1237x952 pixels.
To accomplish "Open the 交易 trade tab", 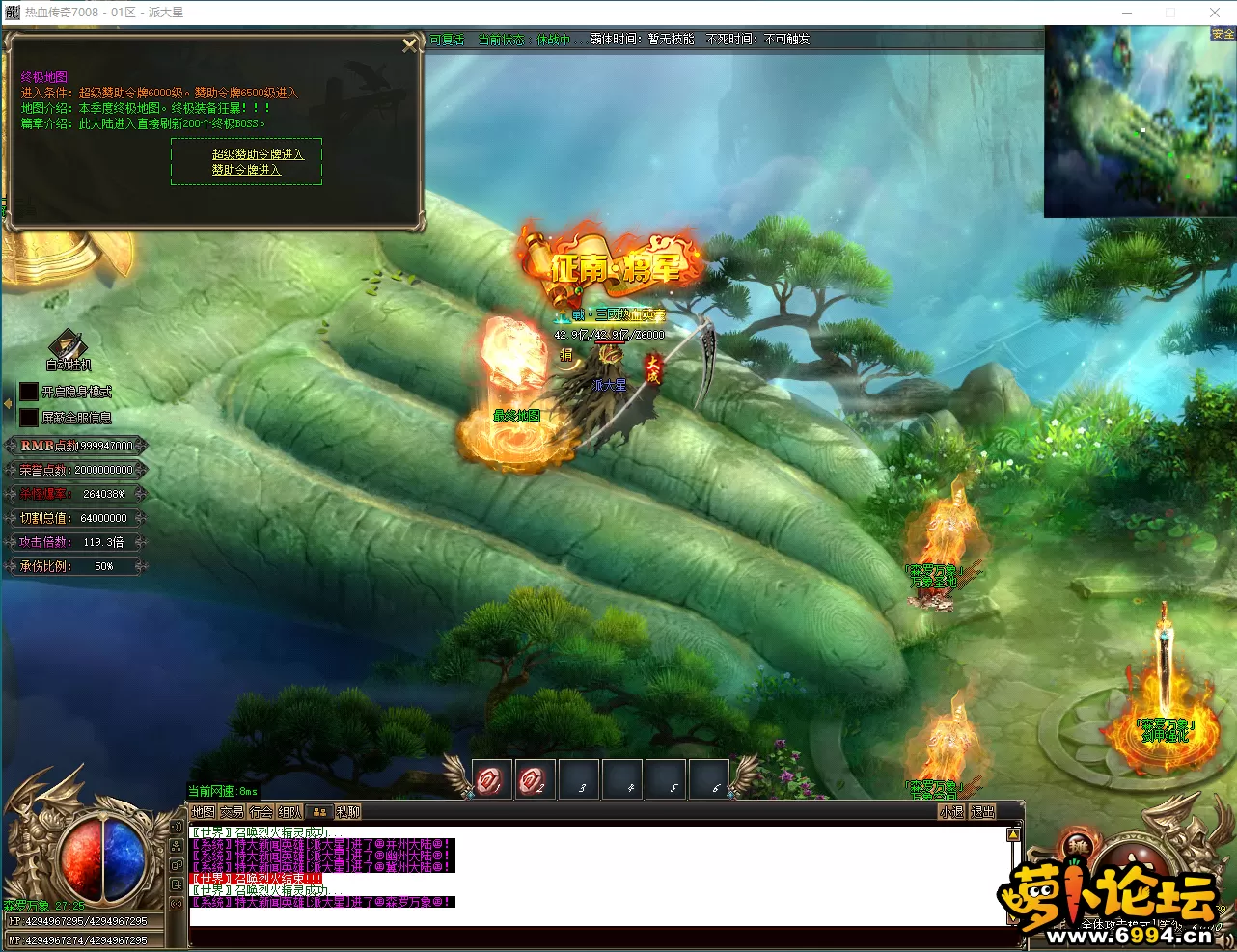I will point(232,812).
